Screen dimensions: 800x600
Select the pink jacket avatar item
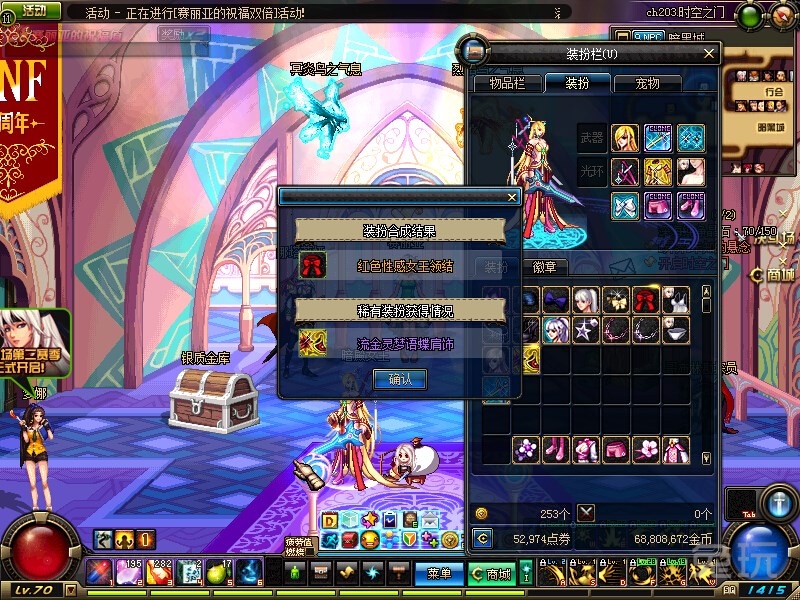pos(584,450)
